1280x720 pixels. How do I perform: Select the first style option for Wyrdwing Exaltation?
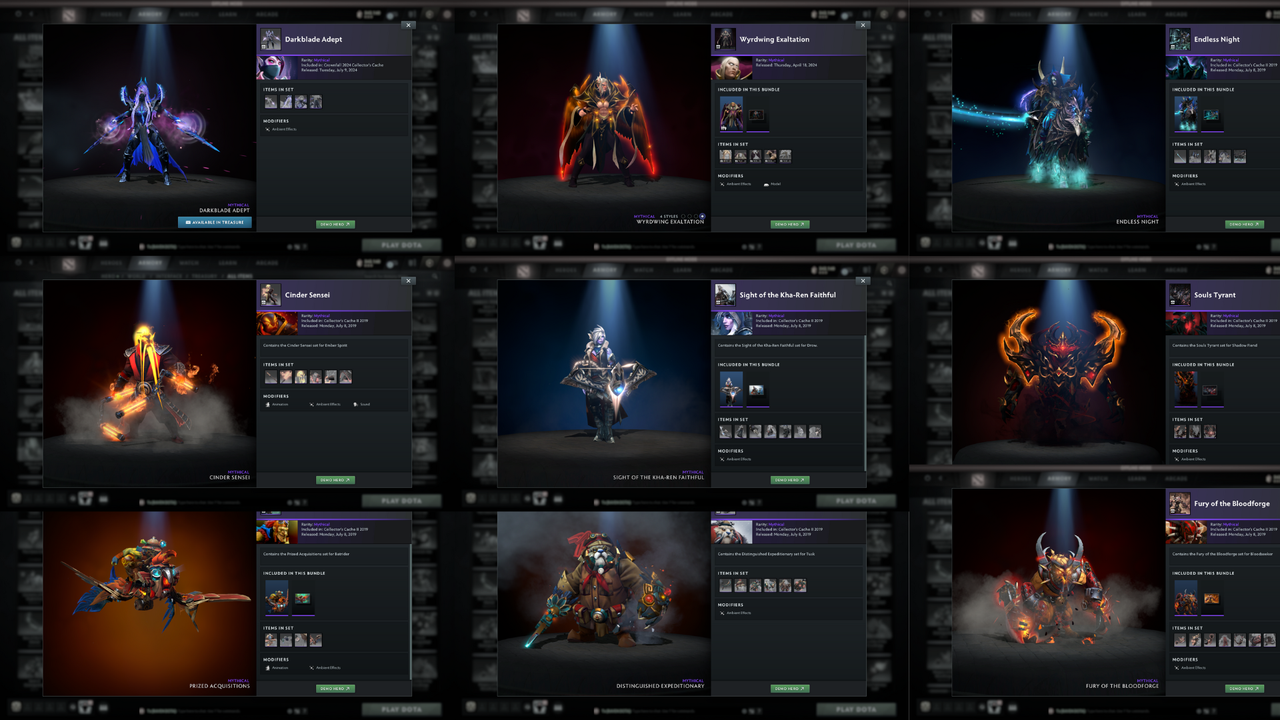coord(683,216)
